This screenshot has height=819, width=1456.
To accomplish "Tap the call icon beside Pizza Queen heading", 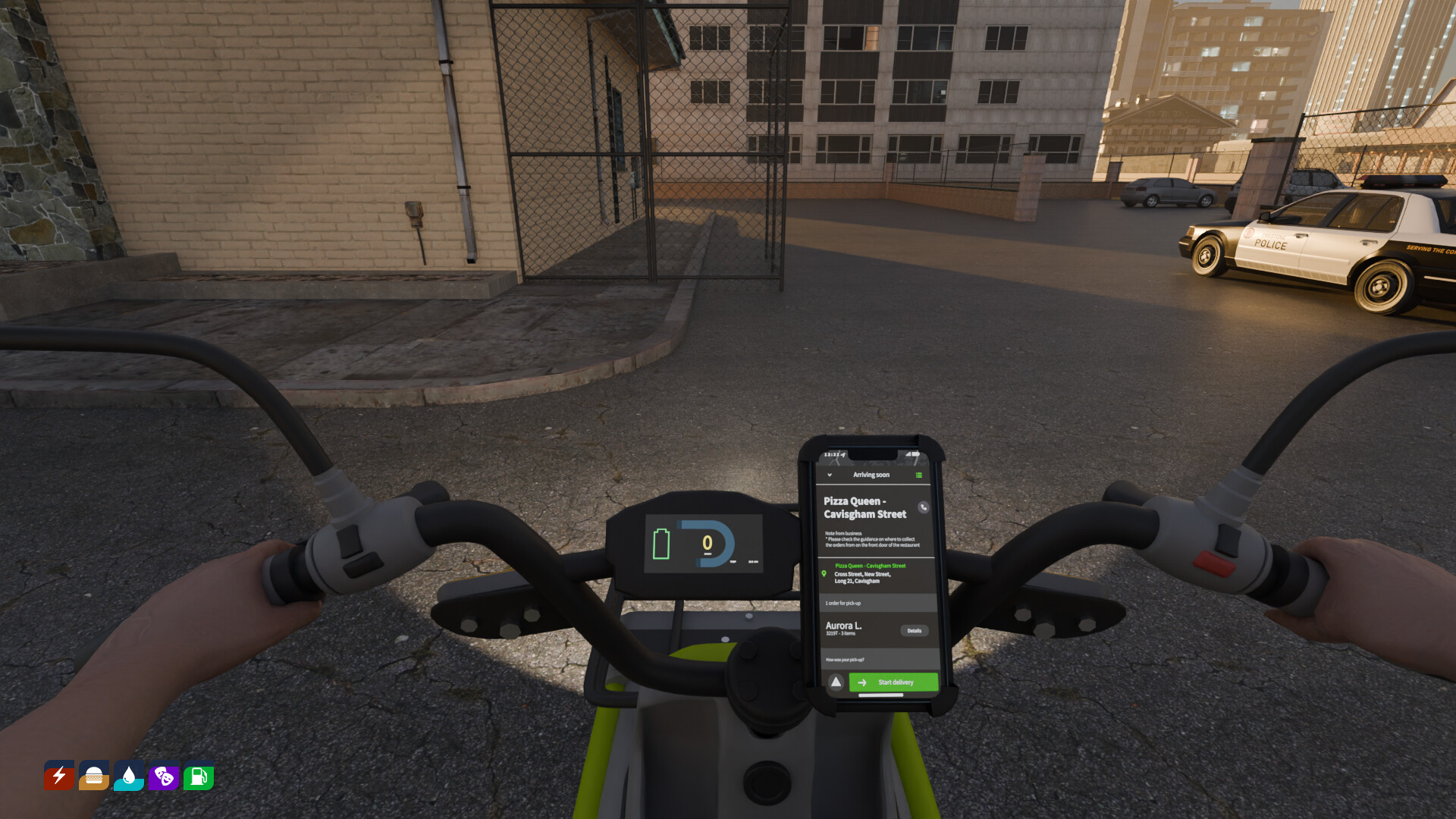I will point(923,507).
